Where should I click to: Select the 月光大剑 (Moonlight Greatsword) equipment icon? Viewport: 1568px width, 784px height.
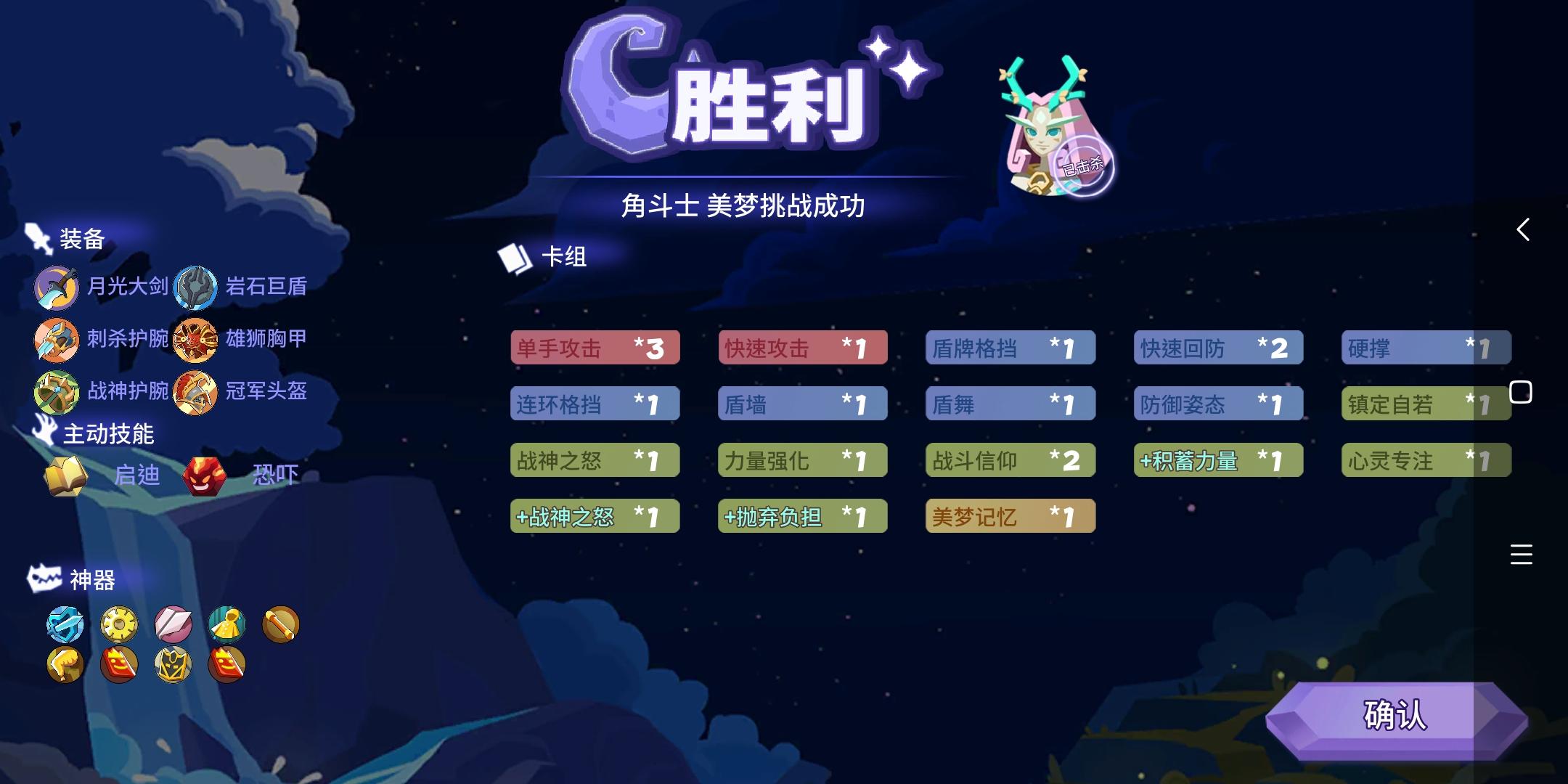point(57,287)
